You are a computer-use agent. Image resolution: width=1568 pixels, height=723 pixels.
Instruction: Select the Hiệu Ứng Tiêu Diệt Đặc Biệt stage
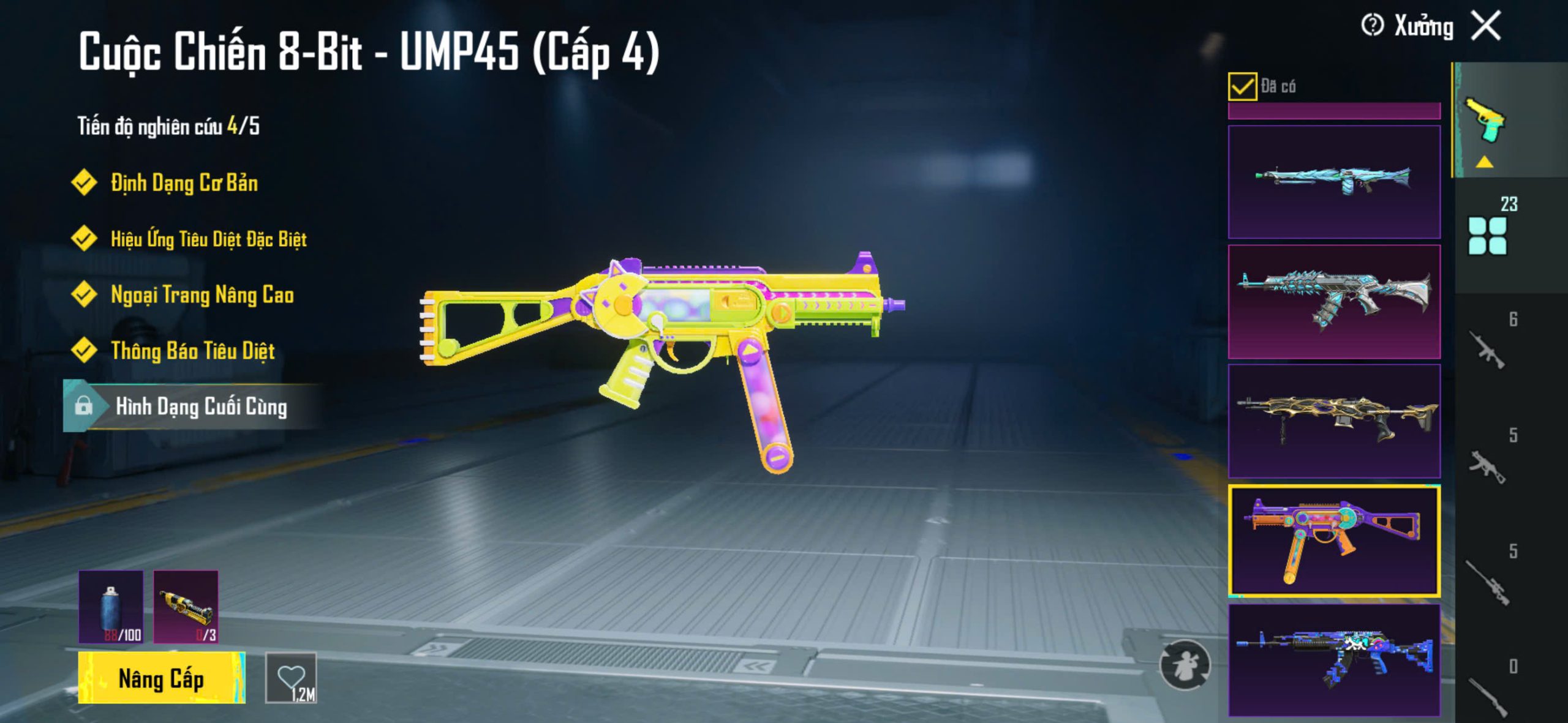208,239
